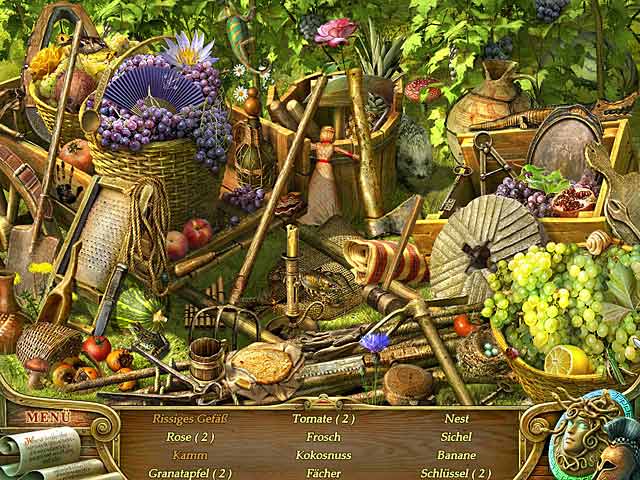This screenshot has width=640, height=480.
Task: Click the 'Nest' list entry
Action: coord(456,419)
